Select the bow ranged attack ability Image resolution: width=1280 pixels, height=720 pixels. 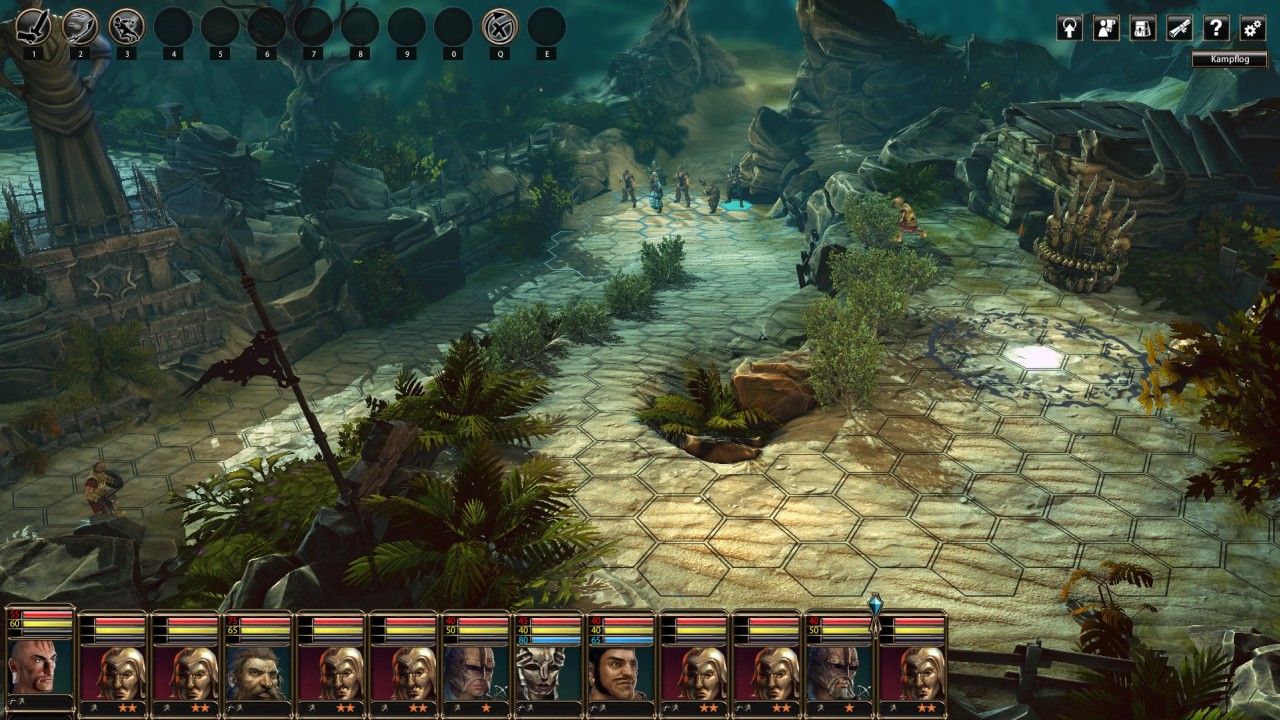pyautogui.click(x=80, y=26)
